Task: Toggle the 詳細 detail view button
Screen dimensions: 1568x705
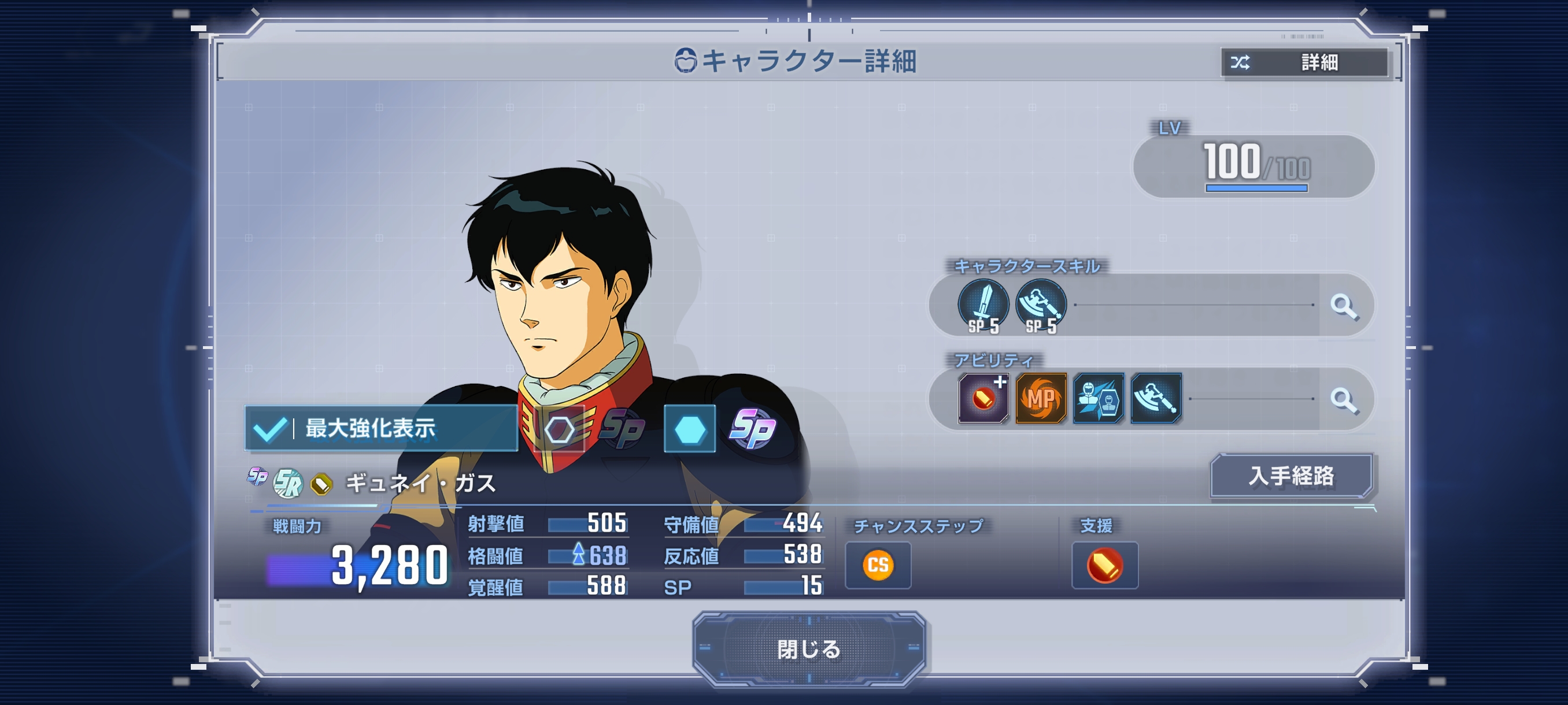Action: pyautogui.click(x=1304, y=62)
